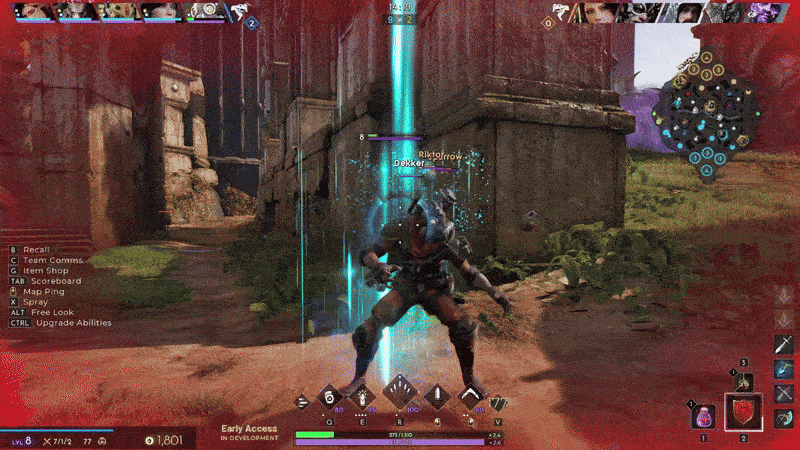This screenshot has width=800, height=450.
Task: Use the chevron-shaped ability icon
Action: 470,397
